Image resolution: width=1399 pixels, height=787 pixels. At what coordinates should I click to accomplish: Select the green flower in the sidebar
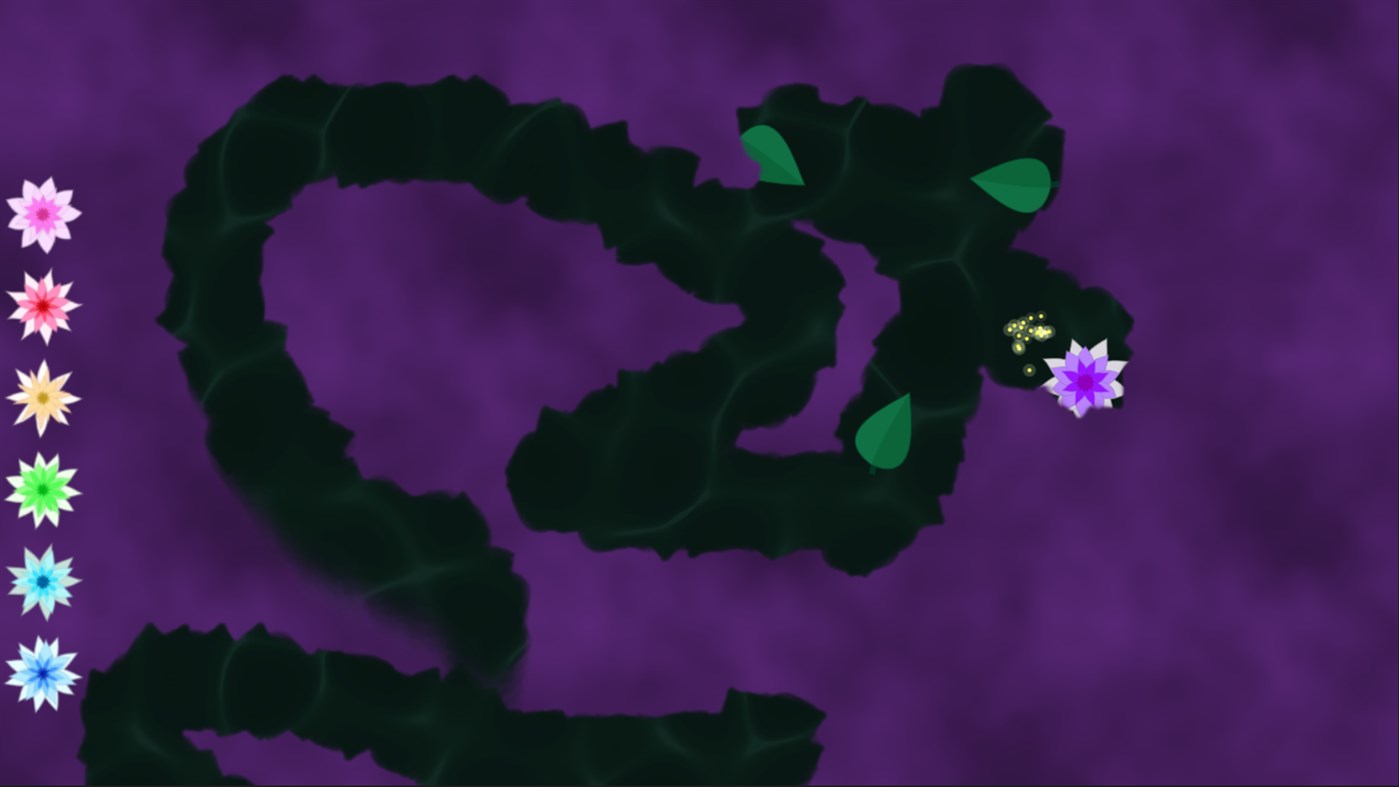pyautogui.click(x=42, y=488)
